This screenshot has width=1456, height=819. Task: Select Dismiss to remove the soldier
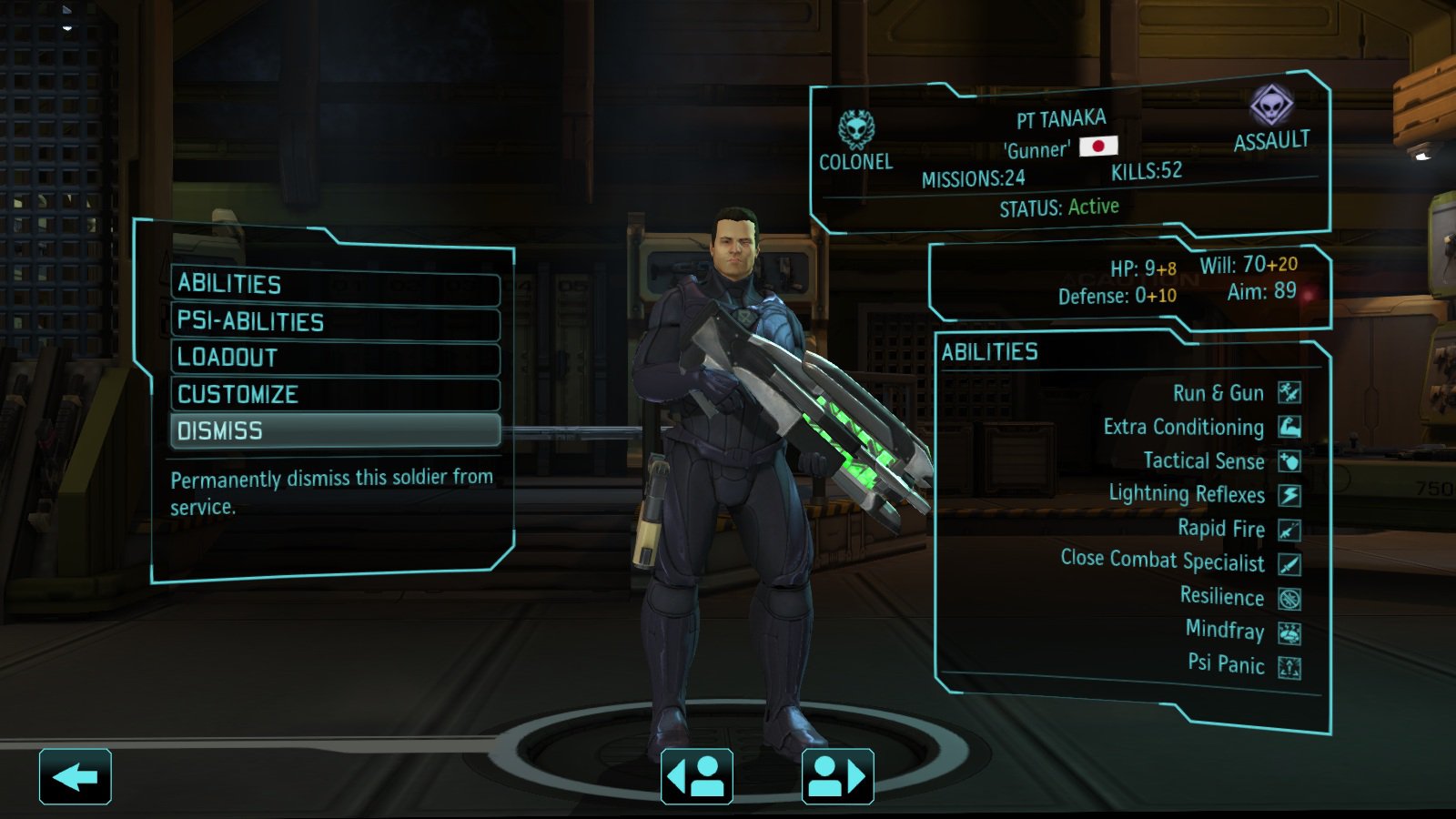point(334,430)
